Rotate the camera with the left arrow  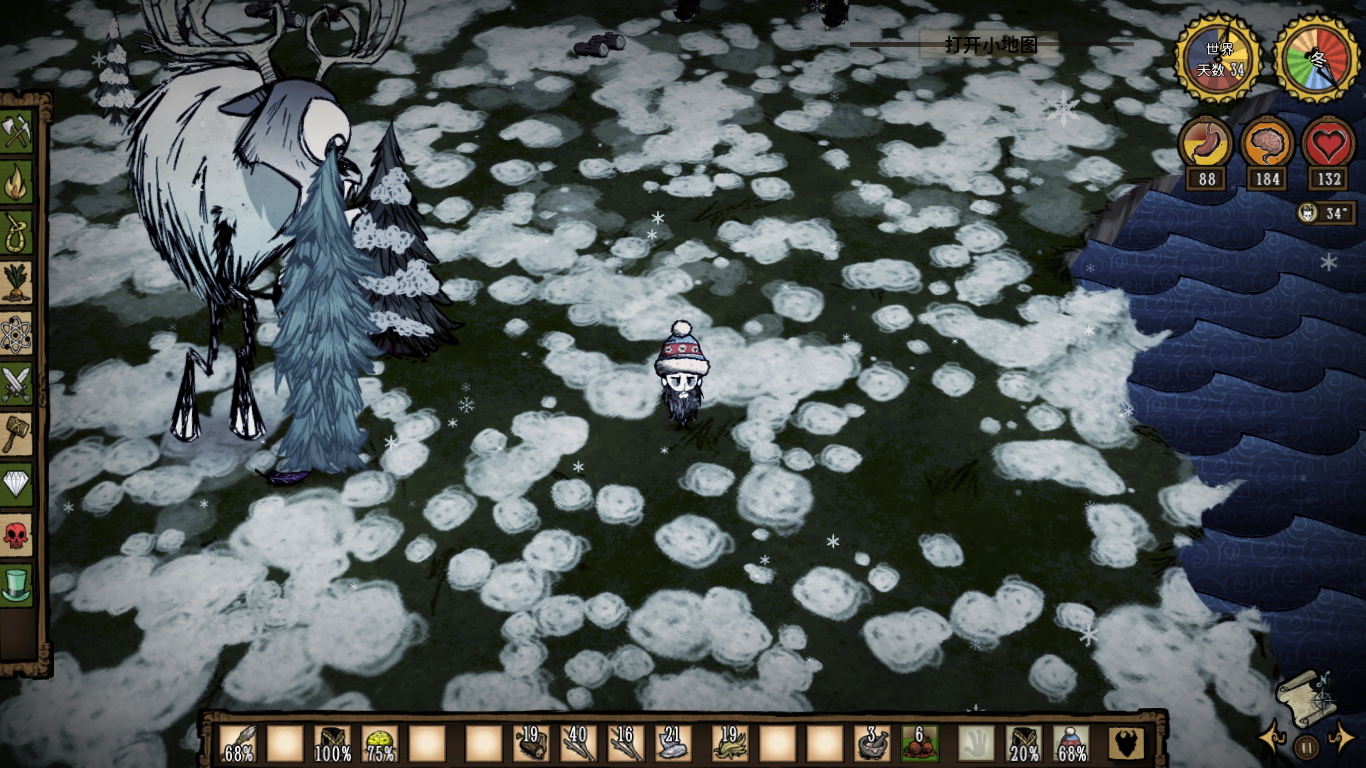pos(1271,740)
